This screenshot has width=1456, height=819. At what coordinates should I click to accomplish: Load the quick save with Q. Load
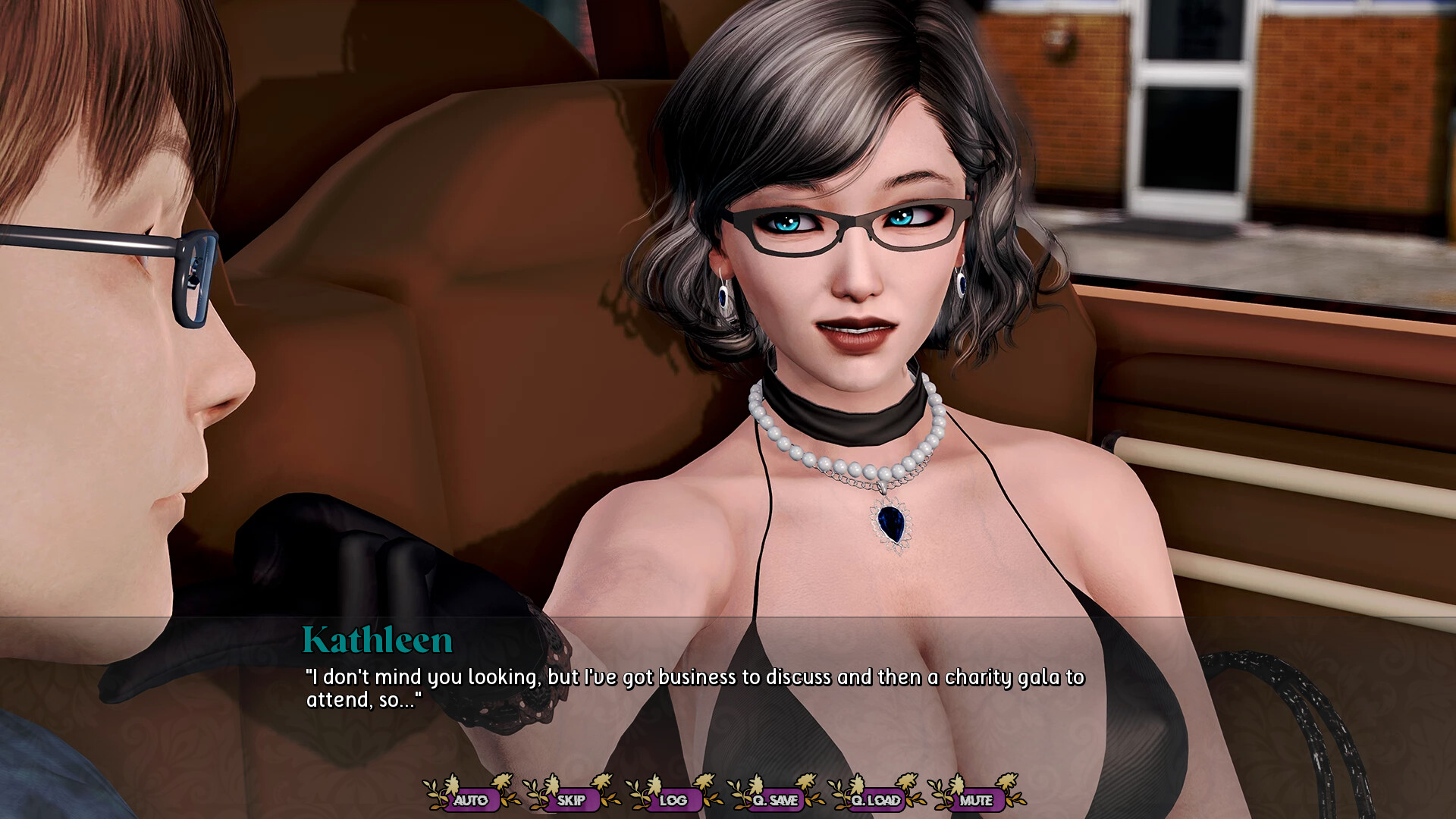pos(876,799)
